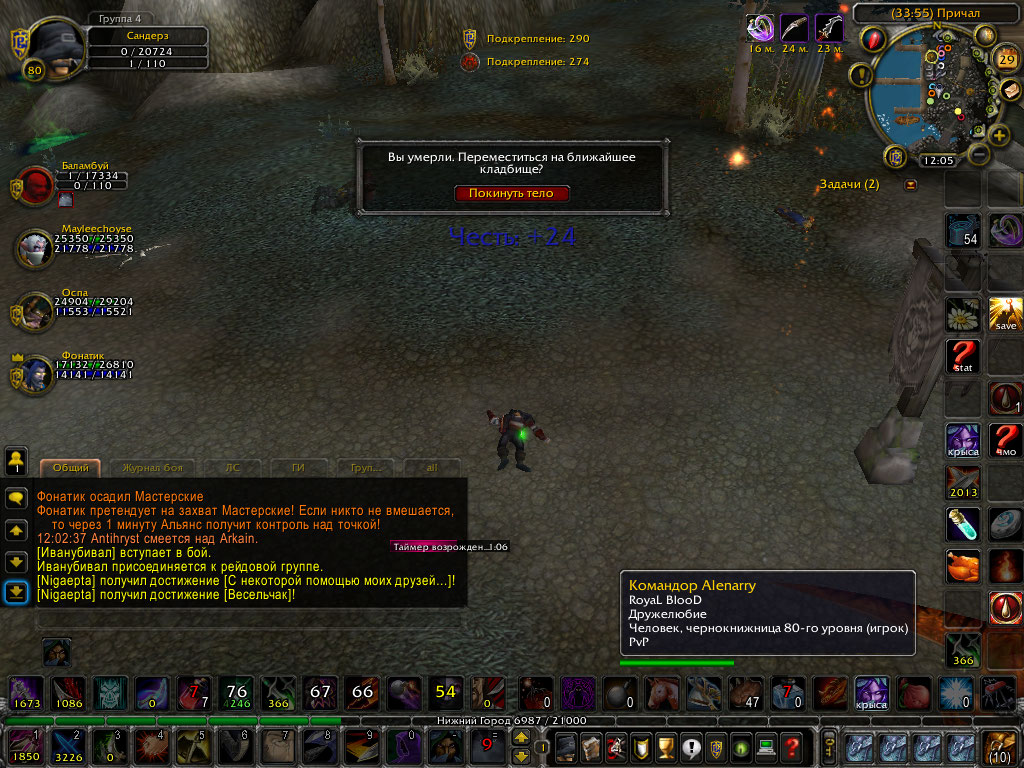Activate the red question mark "stat" macro

[x=963, y=356]
